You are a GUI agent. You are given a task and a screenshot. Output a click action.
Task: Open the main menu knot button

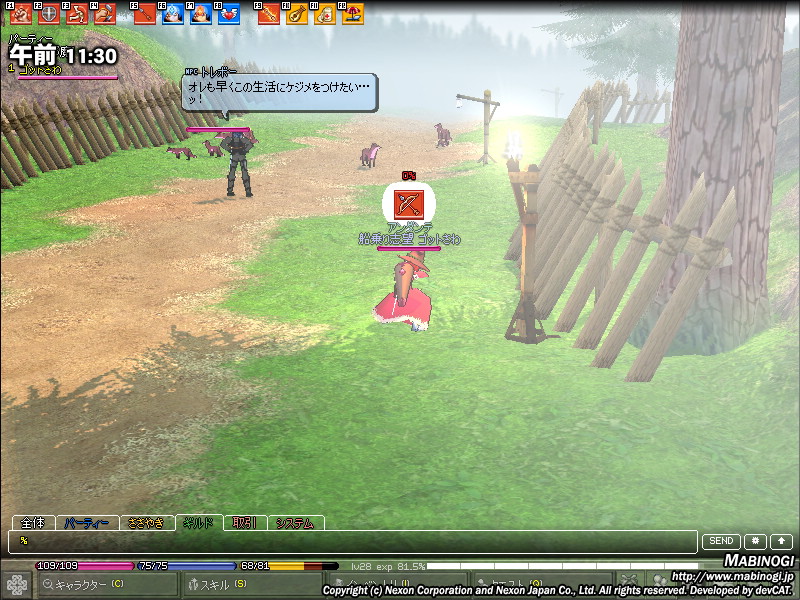coord(16,584)
